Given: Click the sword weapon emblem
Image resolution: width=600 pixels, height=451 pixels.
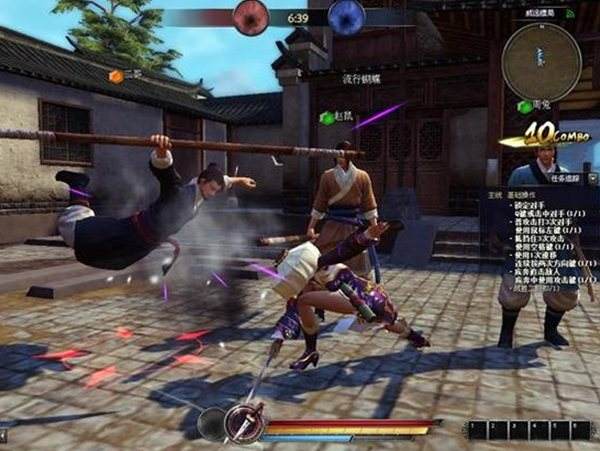Looking at the screenshot, I should pyautogui.click(x=243, y=423).
